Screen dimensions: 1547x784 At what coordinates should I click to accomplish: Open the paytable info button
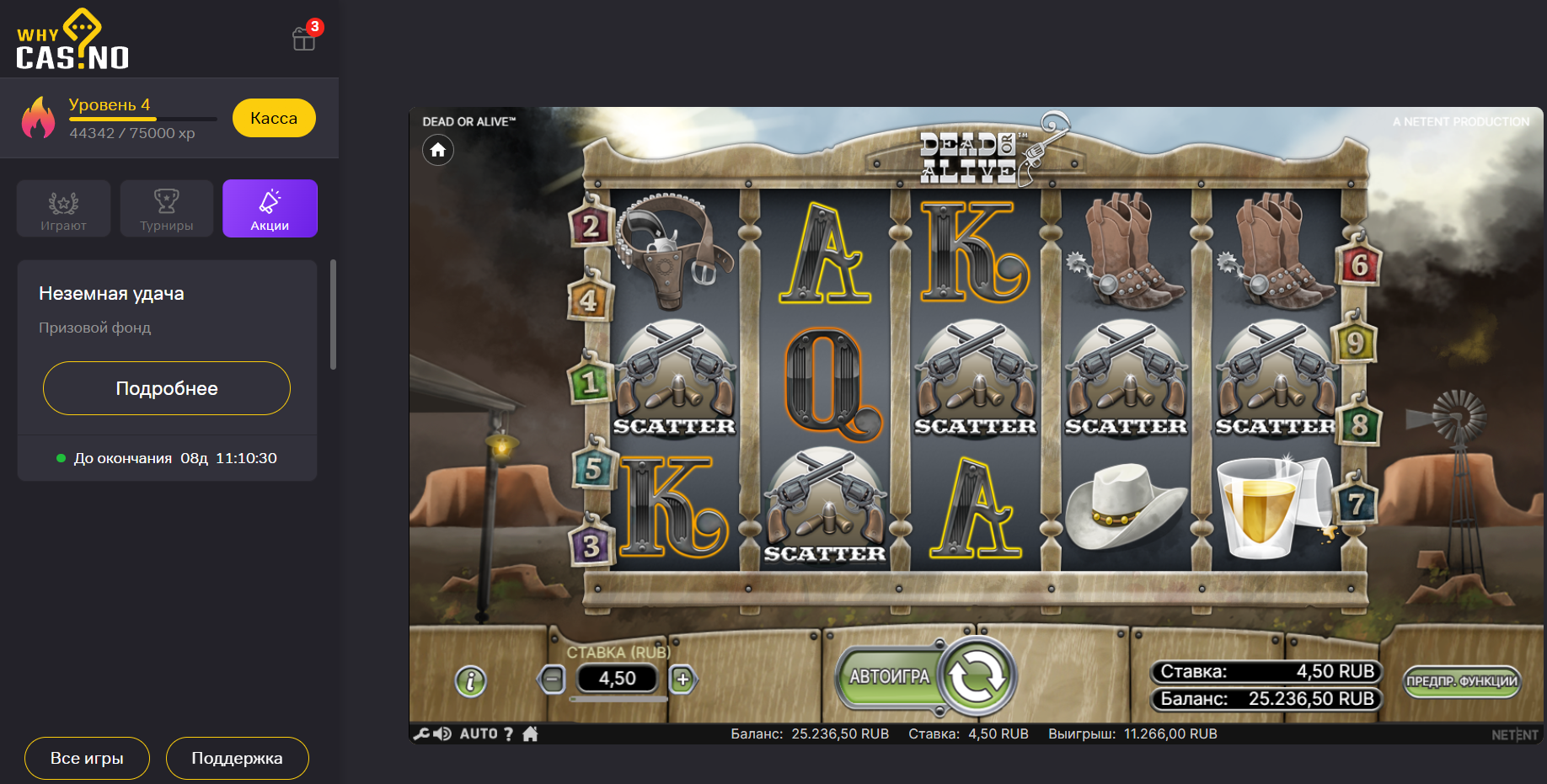[x=471, y=680]
